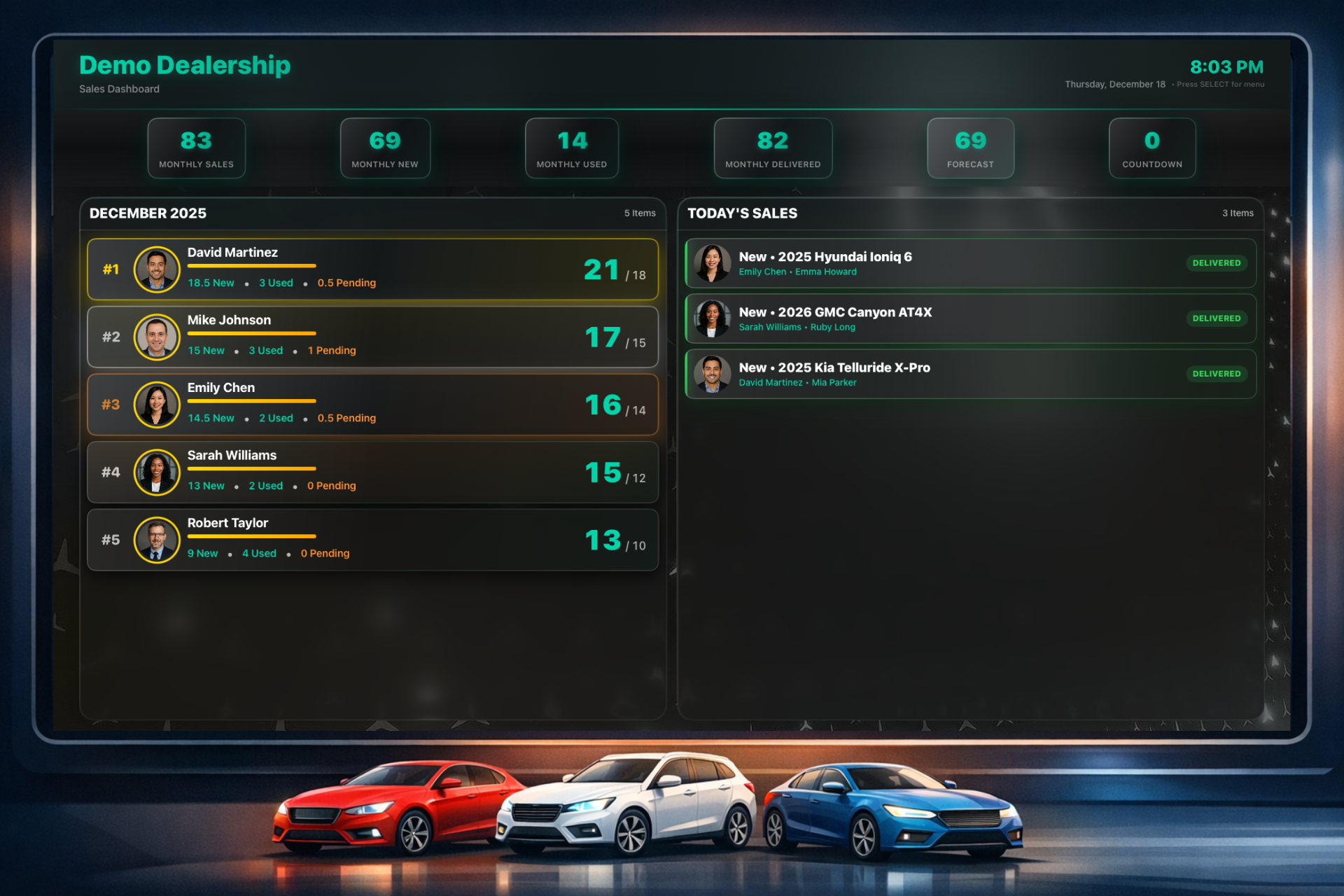
Task: Expand the 3 Items list in Today's Sales
Action: (1238, 213)
